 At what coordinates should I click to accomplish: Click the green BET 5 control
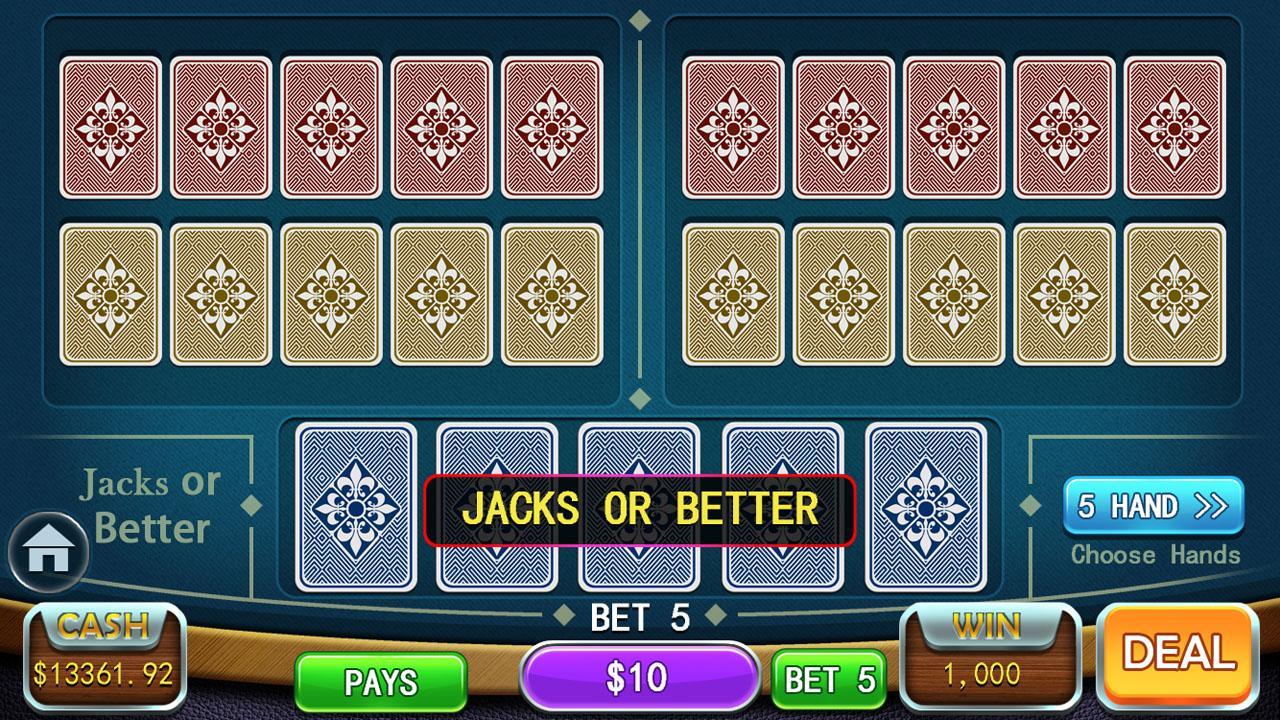point(826,680)
